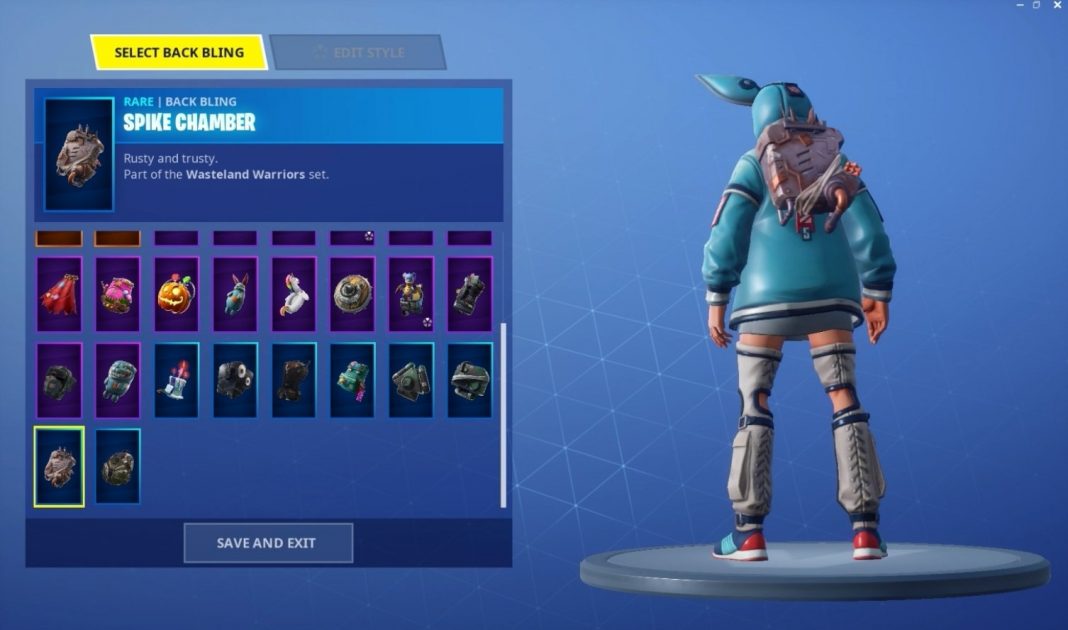
Task: Select the red cape back bling
Action: [59, 294]
